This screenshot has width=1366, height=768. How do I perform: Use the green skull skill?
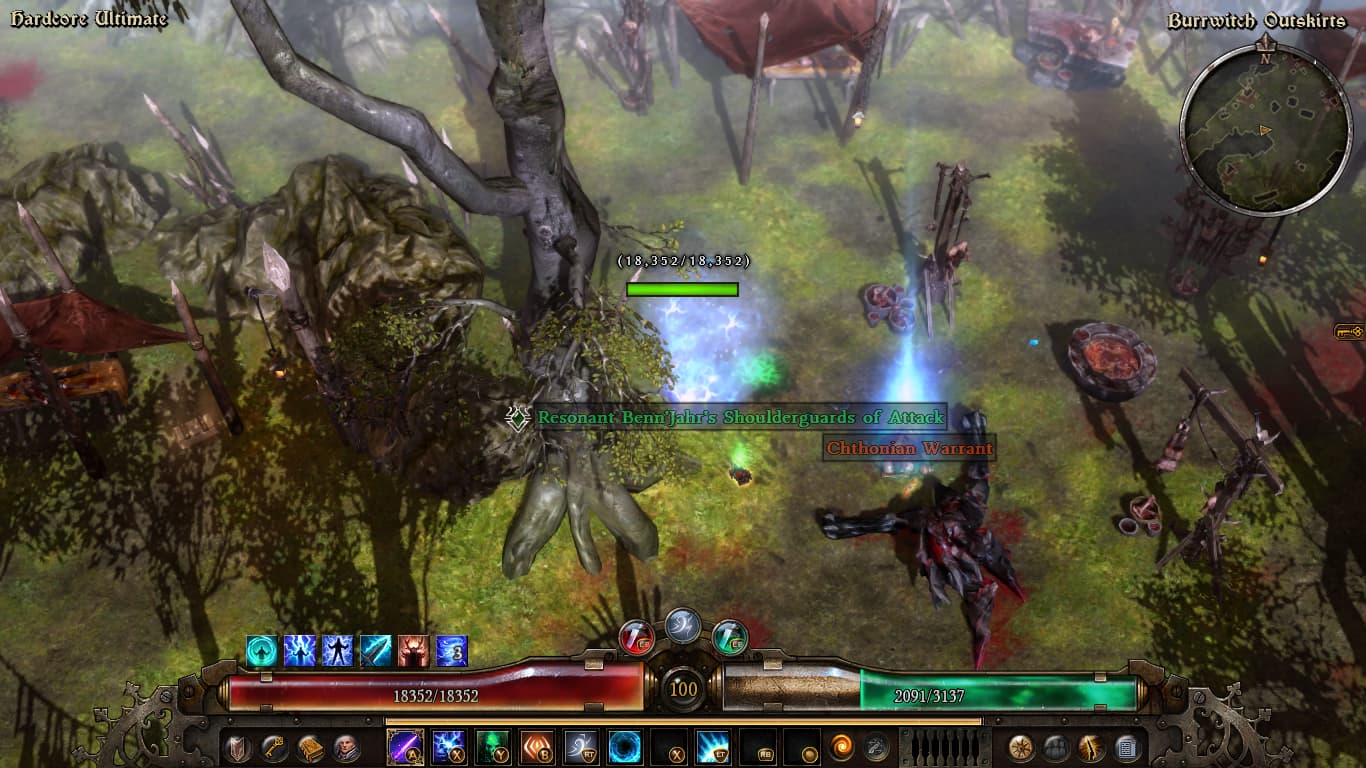tap(492, 747)
